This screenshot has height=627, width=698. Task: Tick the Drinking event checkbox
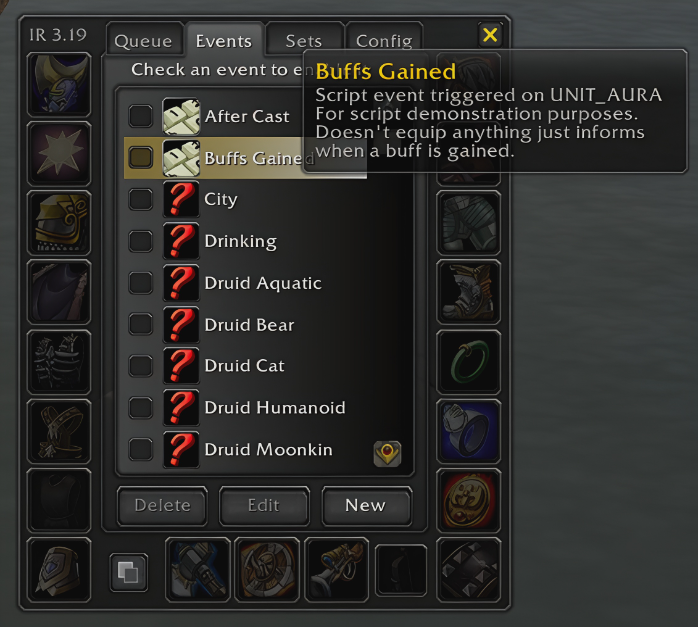coord(141,241)
